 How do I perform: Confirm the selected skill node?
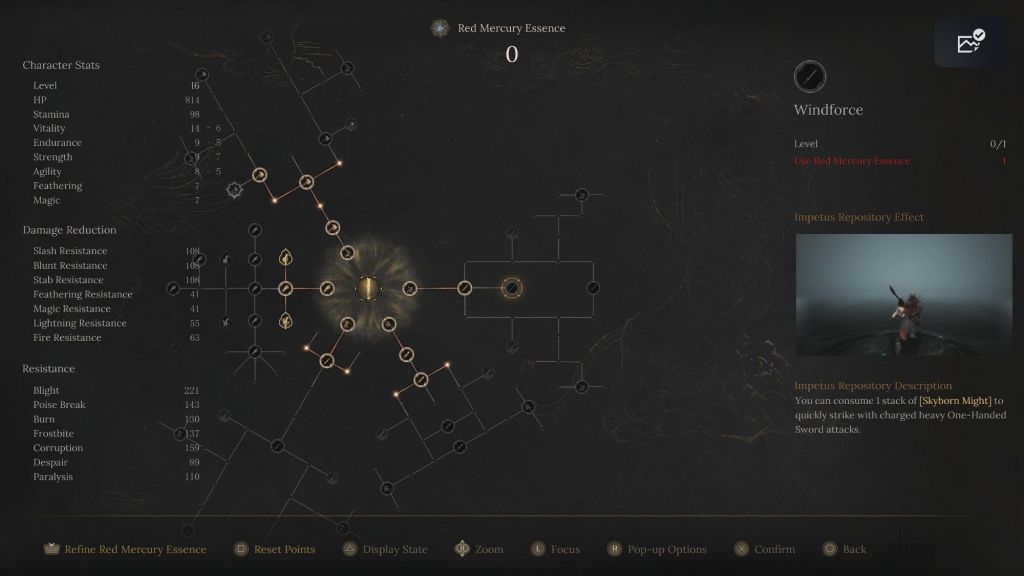click(765, 549)
